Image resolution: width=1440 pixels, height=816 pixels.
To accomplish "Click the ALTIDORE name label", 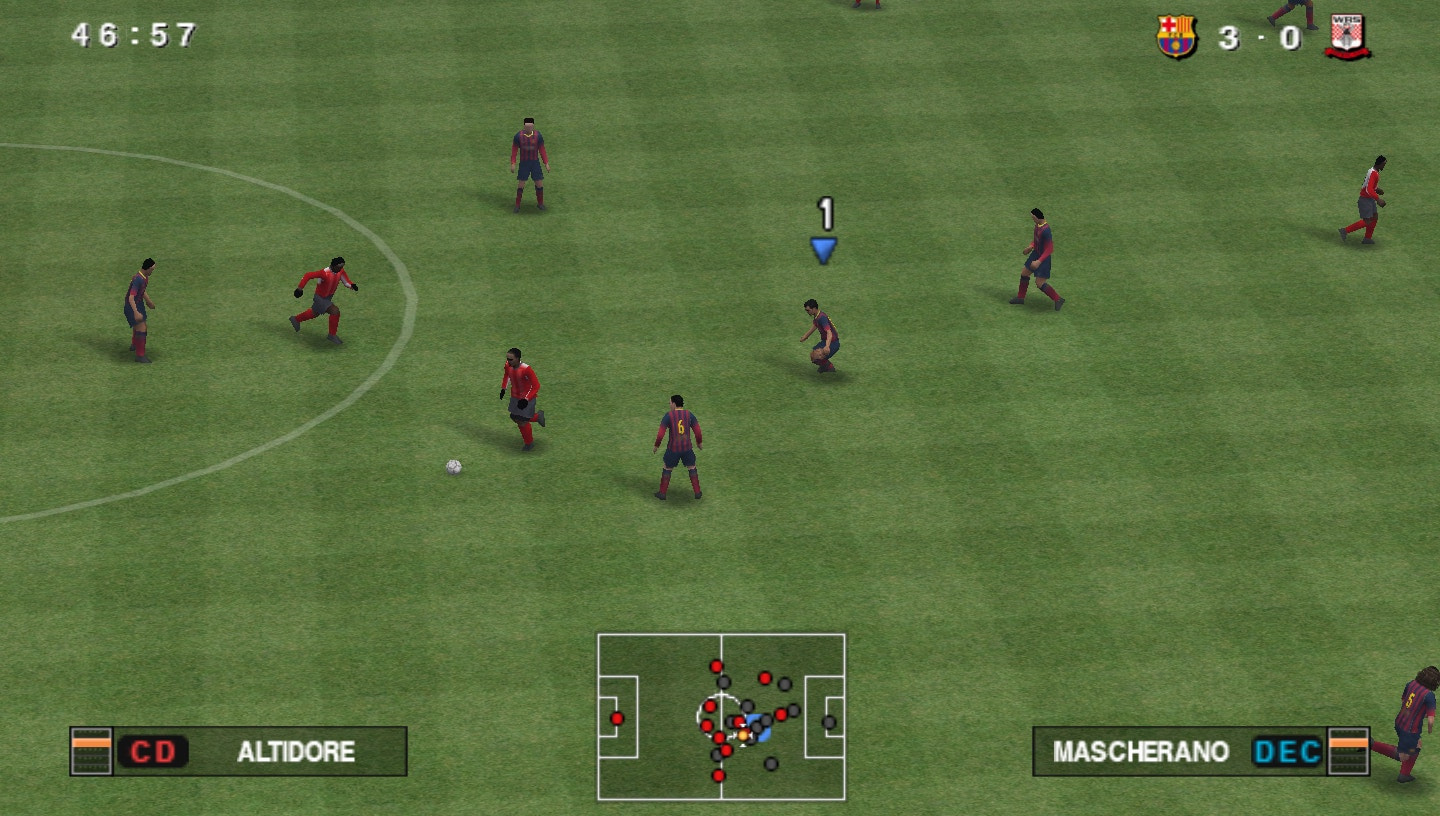I will coord(295,753).
